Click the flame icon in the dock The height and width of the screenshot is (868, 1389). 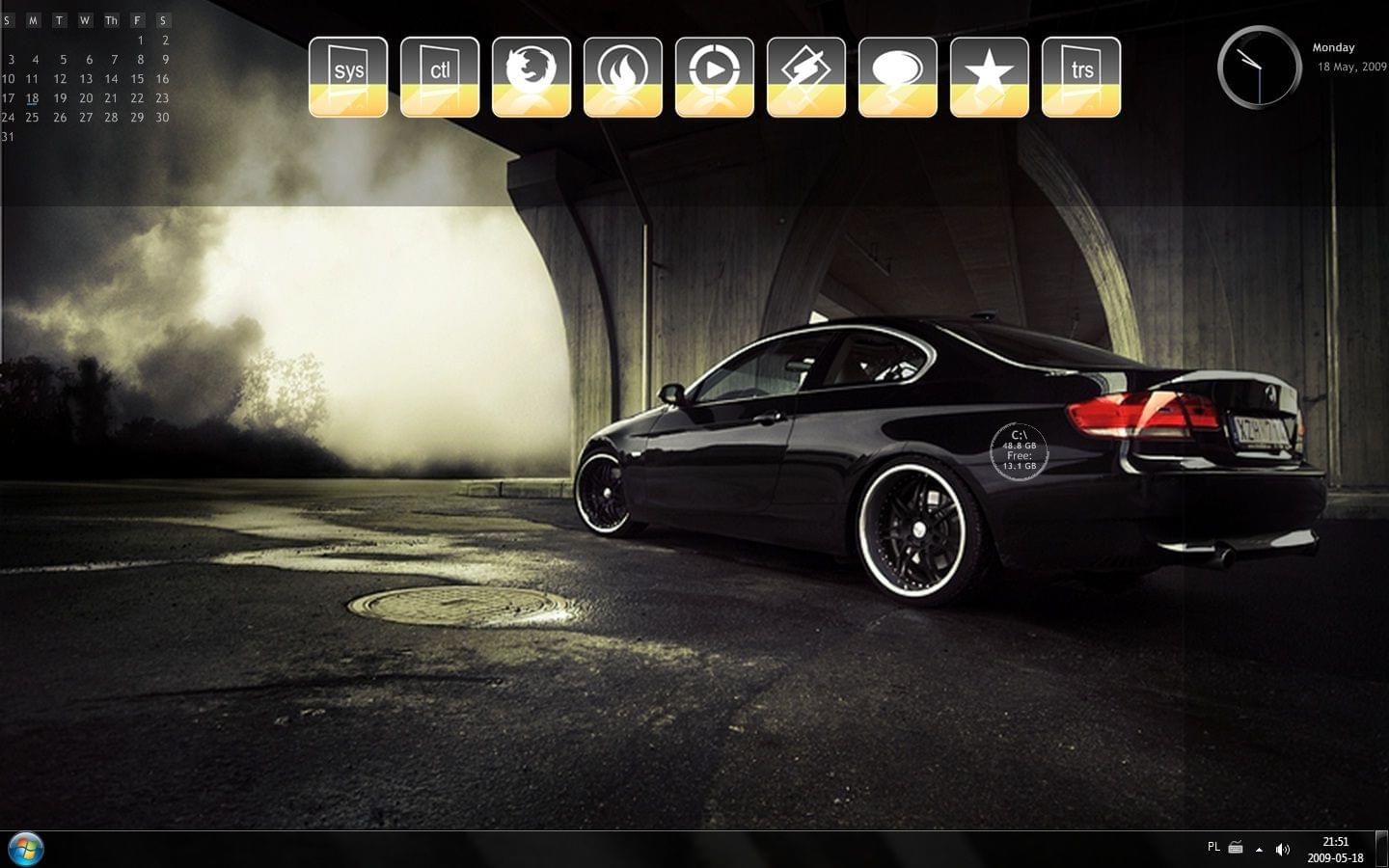[x=623, y=77]
